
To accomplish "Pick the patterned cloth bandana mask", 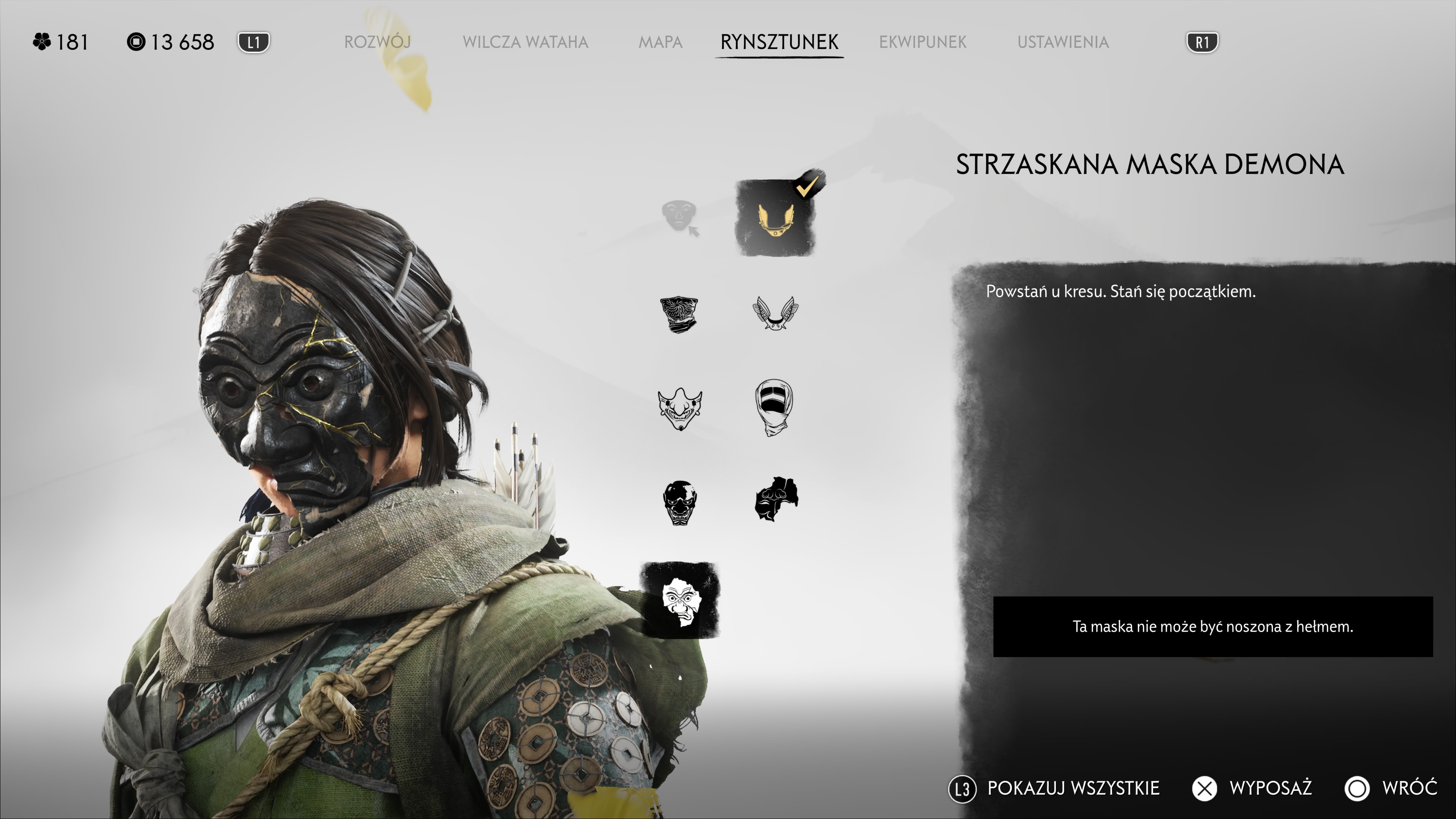I will [679, 314].
